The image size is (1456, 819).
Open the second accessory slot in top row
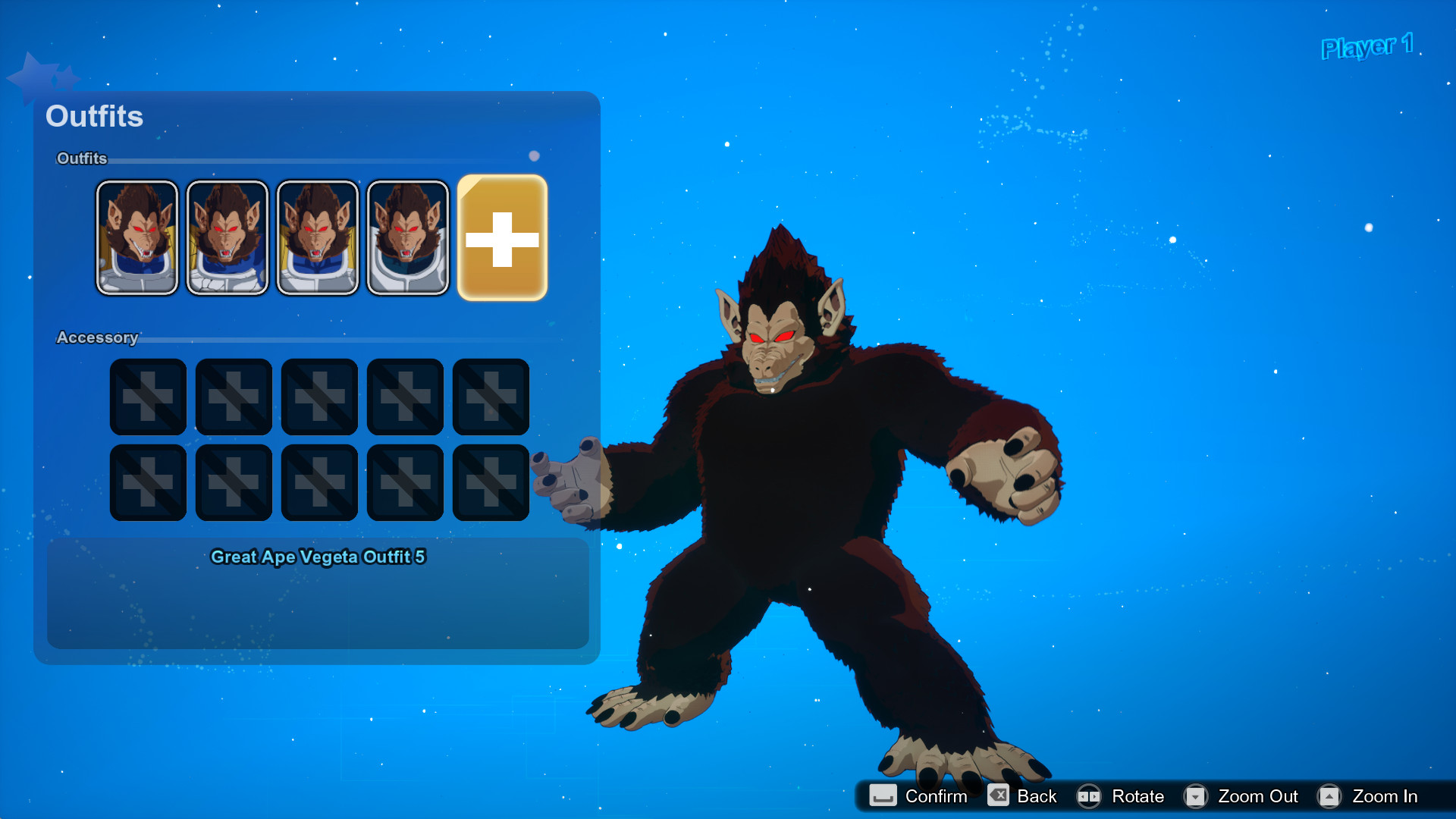coord(234,396)
